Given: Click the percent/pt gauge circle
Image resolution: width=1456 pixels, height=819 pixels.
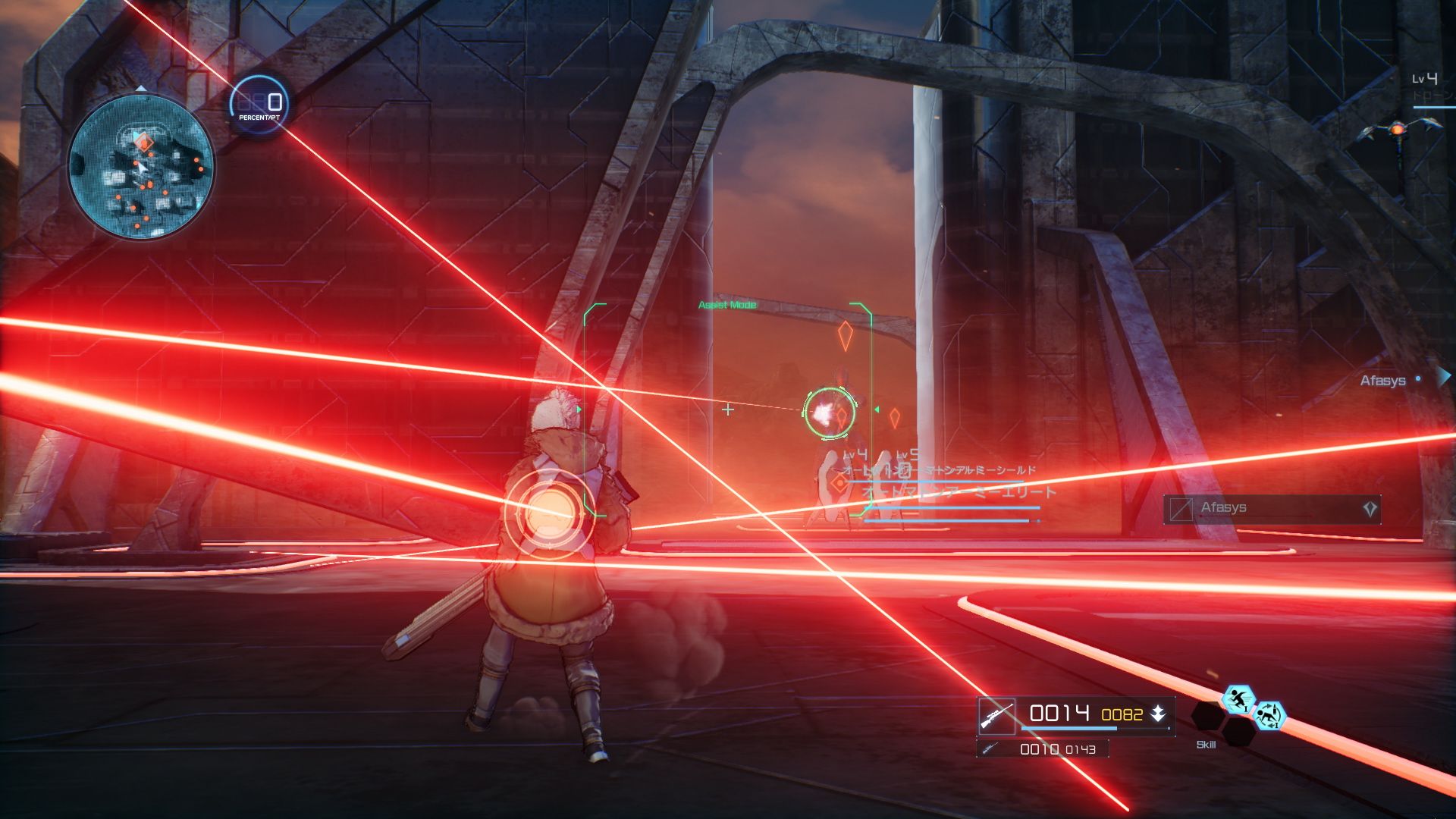Looking at the screenshot, I should coord(259,105).
